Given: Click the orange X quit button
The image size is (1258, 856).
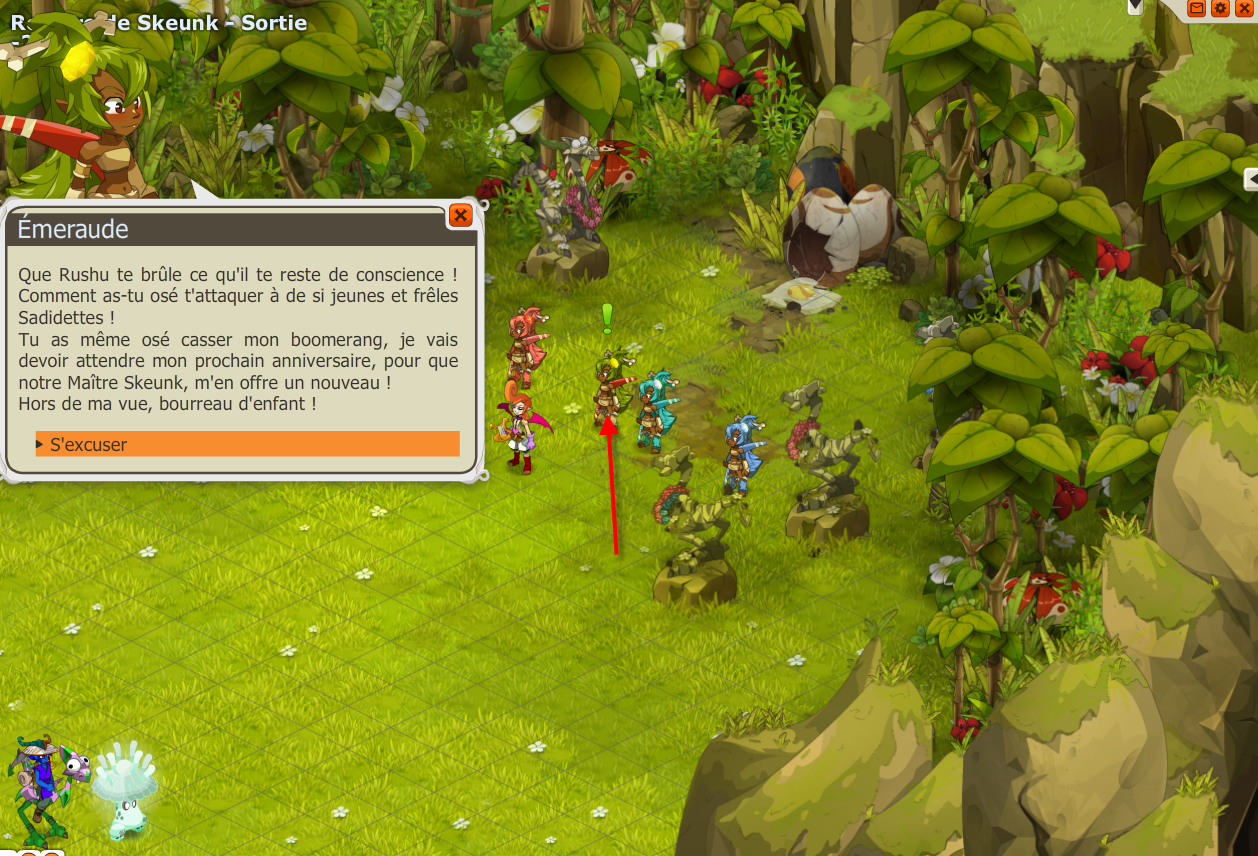Looking at the screenshot, I should point(1244,8).
